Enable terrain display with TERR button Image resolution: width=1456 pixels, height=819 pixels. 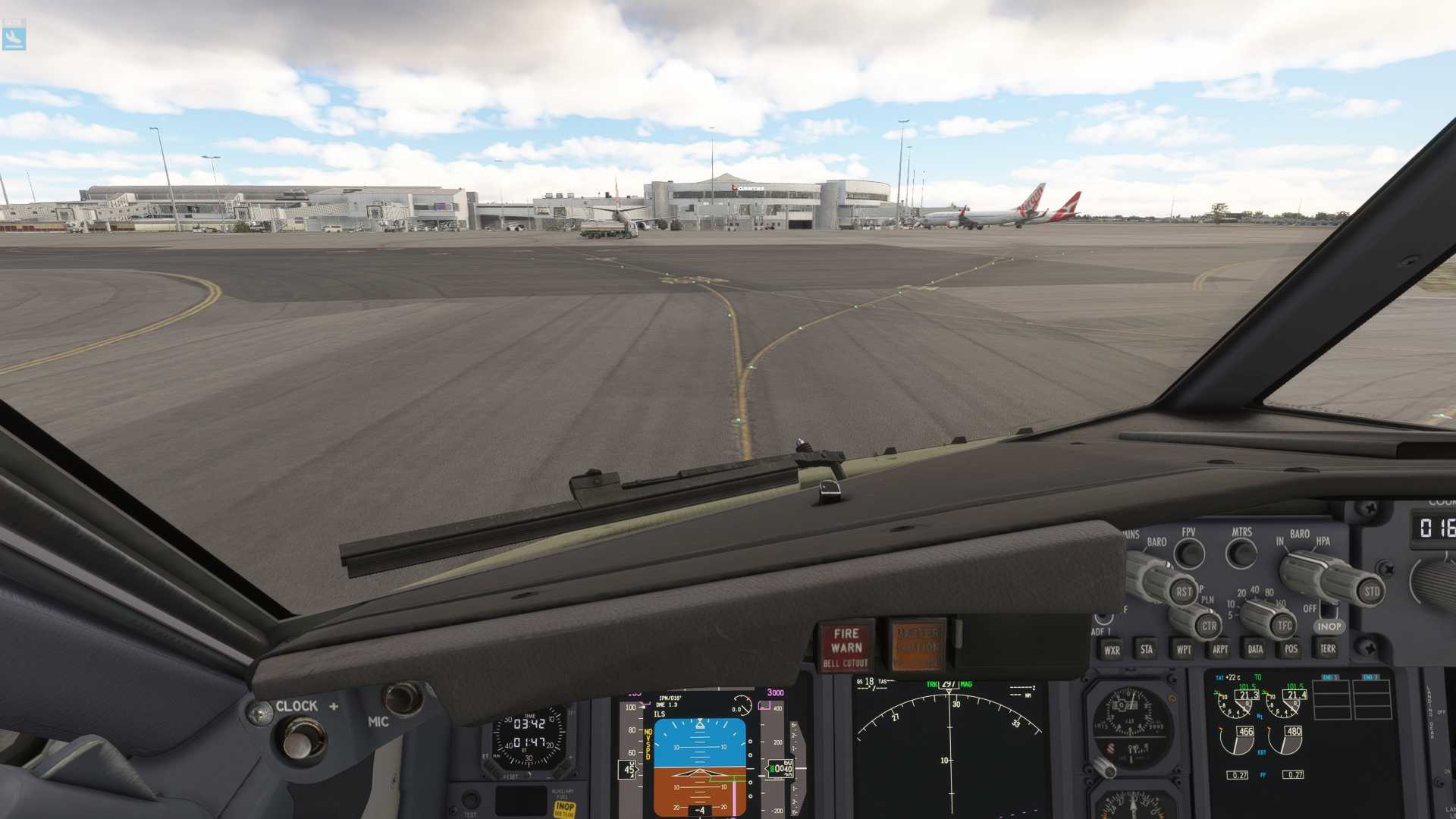1328,648
